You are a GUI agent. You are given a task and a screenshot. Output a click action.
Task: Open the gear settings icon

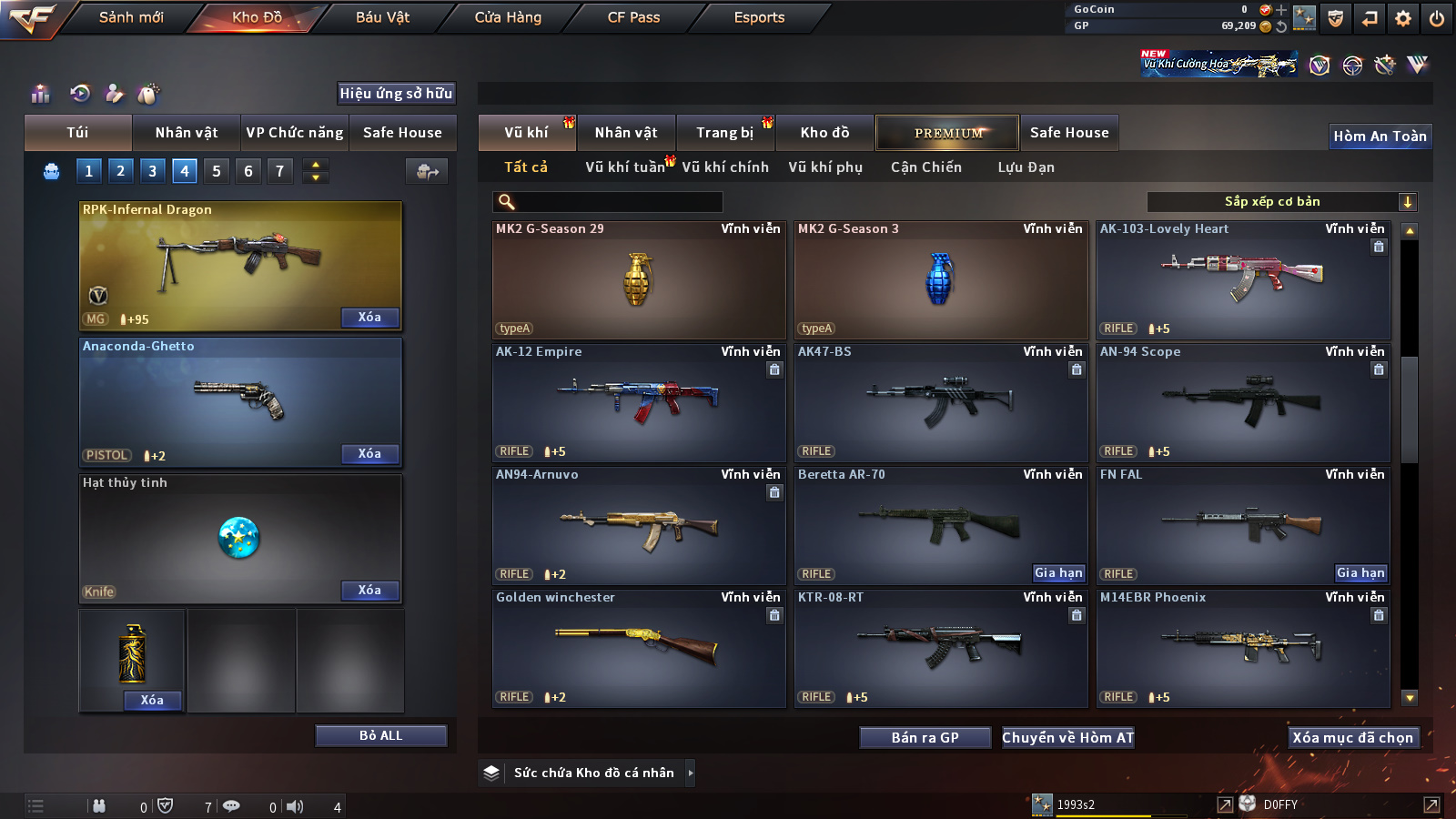[x=1403, y=18]
